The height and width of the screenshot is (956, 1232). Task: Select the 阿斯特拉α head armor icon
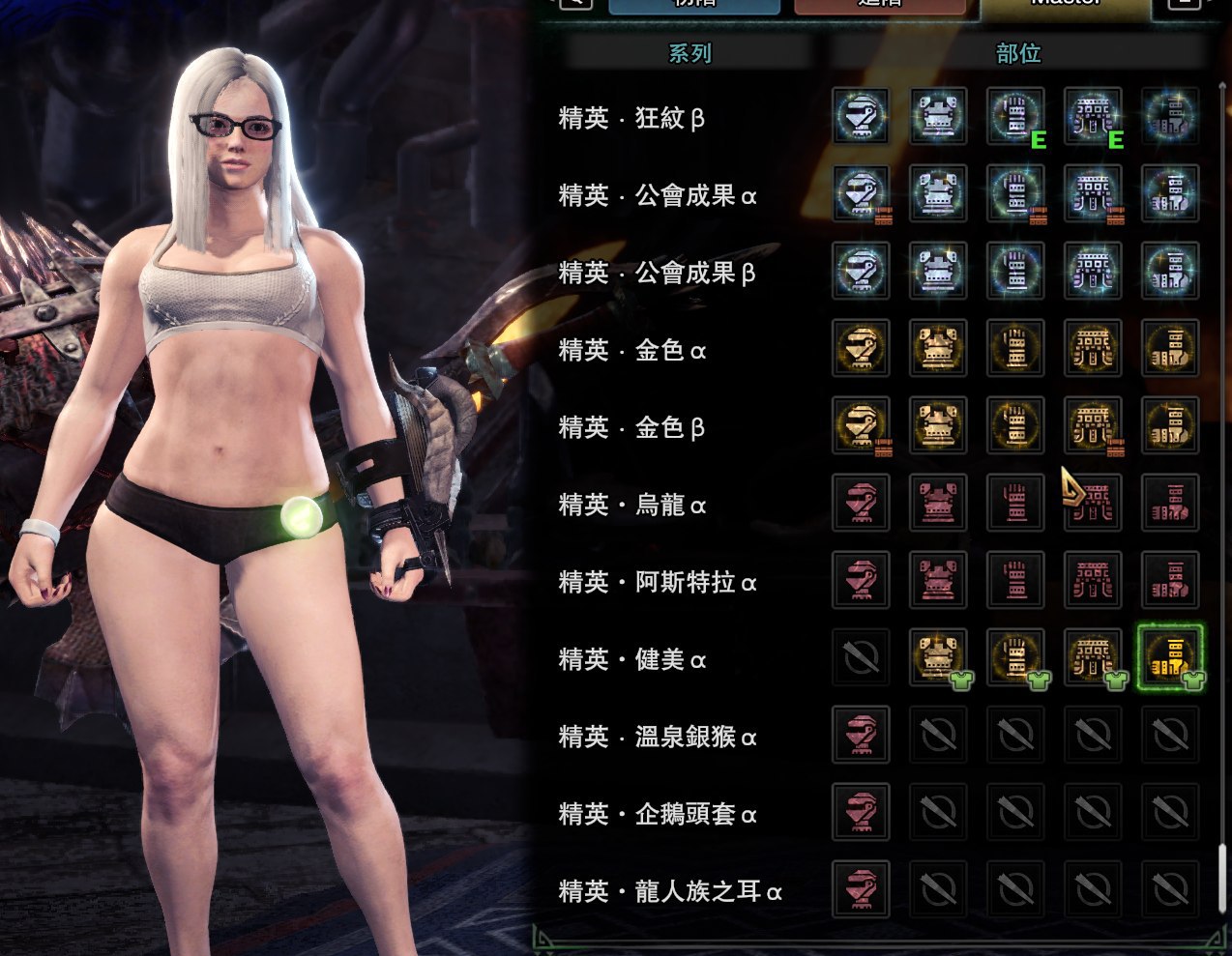click(861, 580)
